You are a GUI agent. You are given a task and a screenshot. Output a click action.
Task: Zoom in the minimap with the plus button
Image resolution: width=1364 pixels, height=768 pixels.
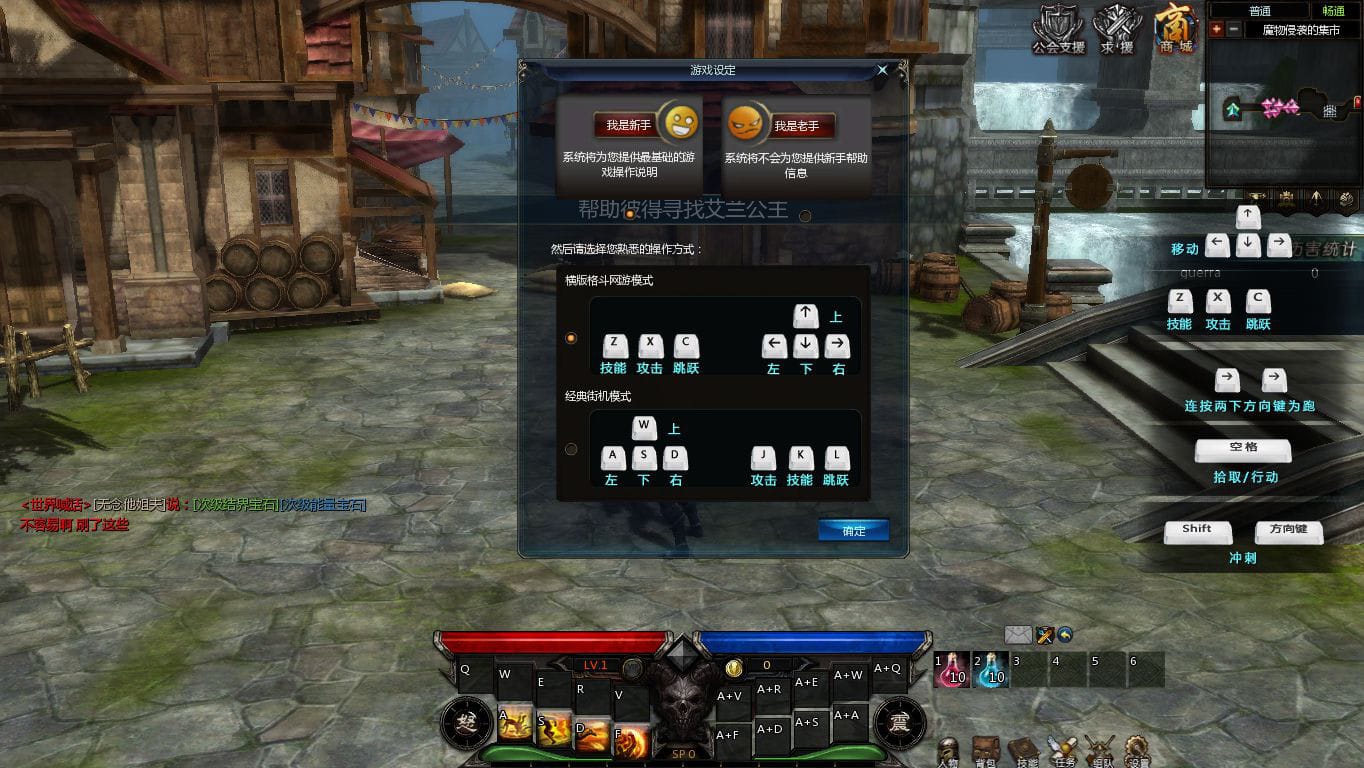(1216, 30)
